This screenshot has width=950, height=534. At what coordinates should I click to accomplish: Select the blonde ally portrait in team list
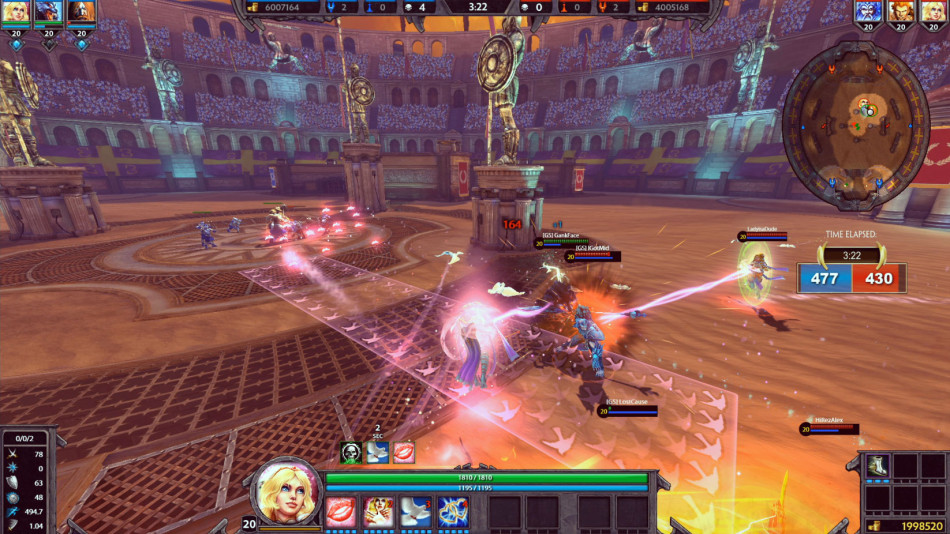(x=15, y=12)
